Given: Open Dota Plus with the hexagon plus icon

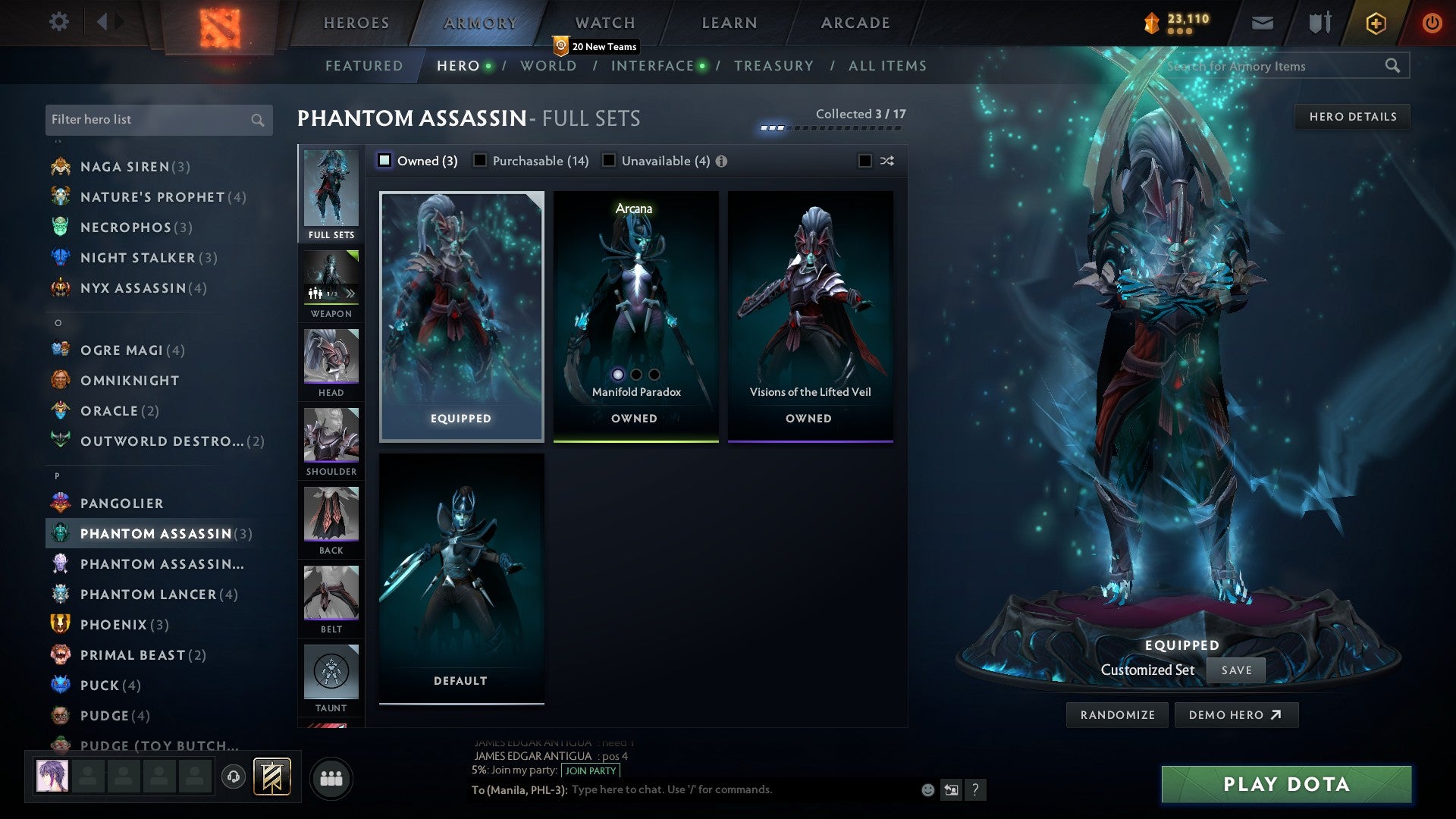Looking at the screenshot, I should 1375,22.
